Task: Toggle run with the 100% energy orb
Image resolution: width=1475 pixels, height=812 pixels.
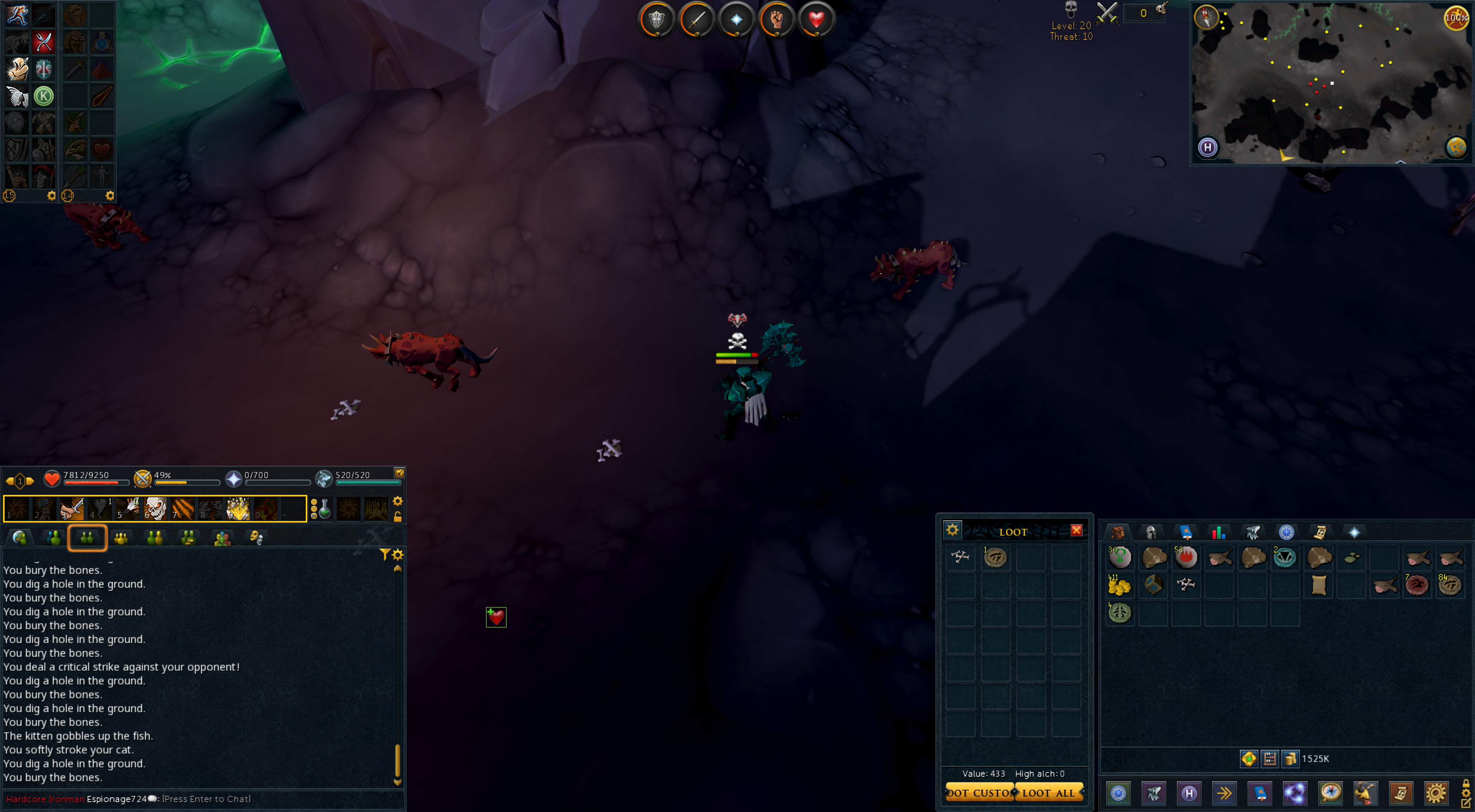Action: coord(1456,17)
